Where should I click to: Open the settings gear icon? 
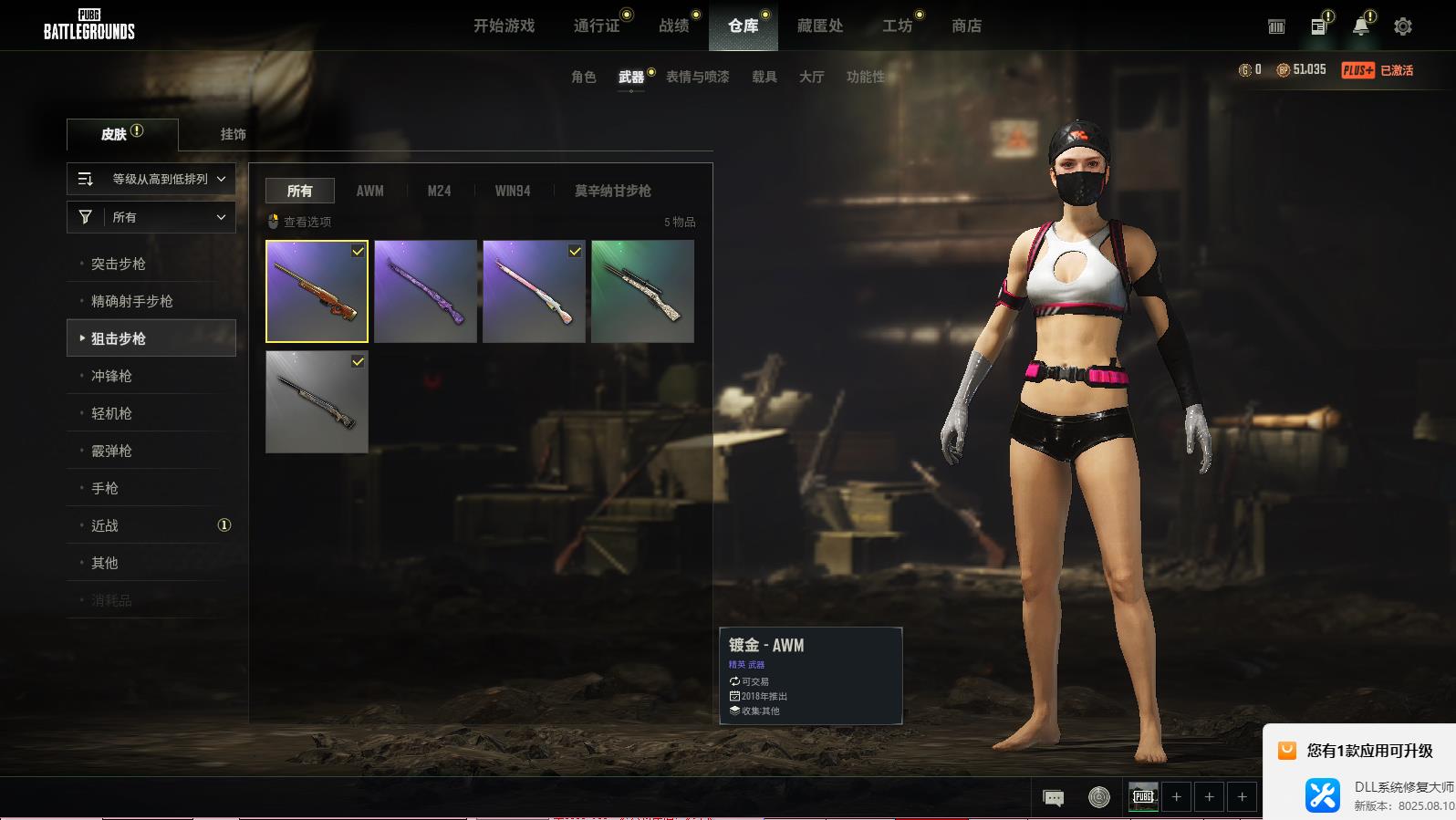(x=1403, y=26)
